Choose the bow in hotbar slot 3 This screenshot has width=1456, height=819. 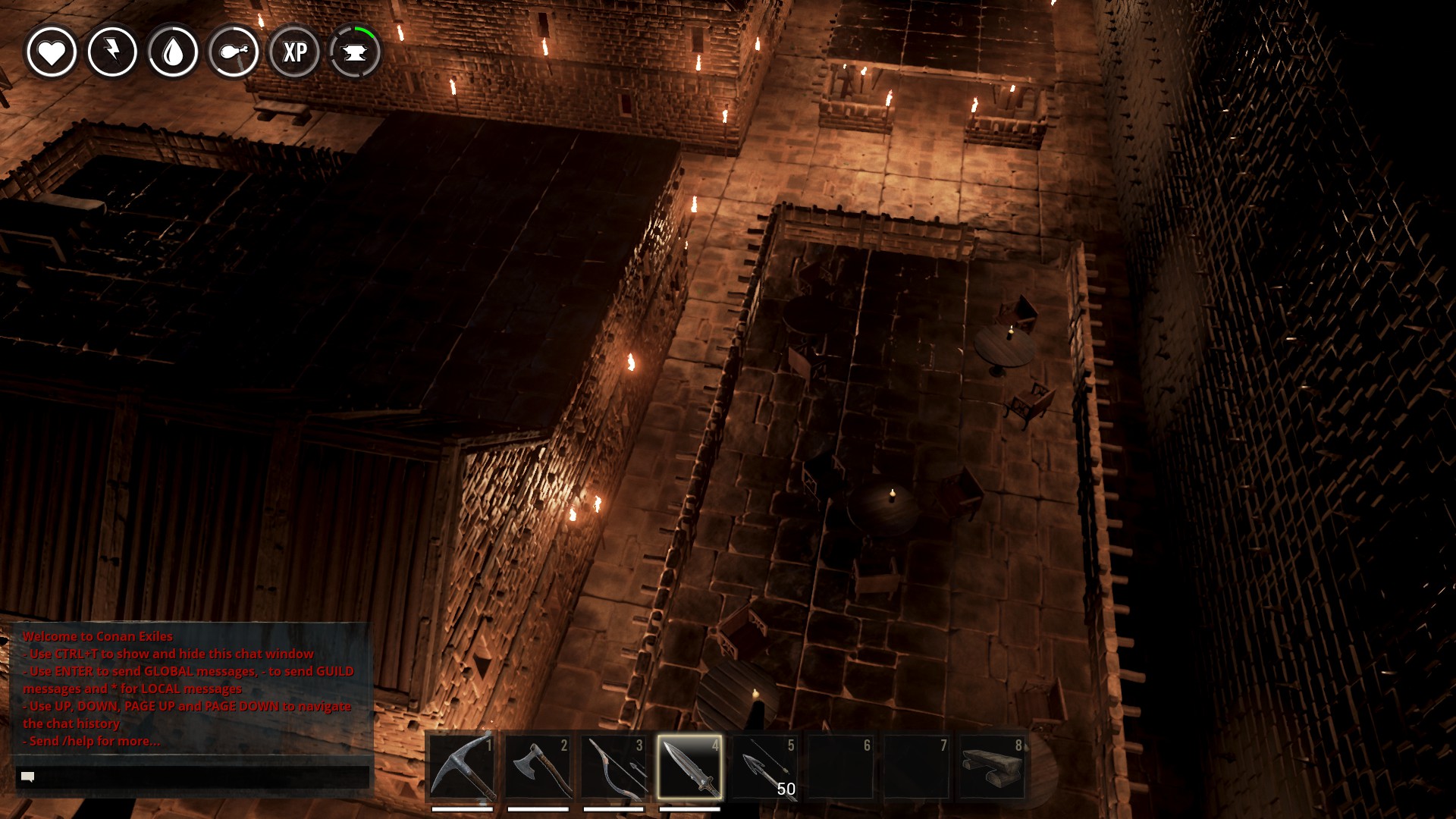613,767
